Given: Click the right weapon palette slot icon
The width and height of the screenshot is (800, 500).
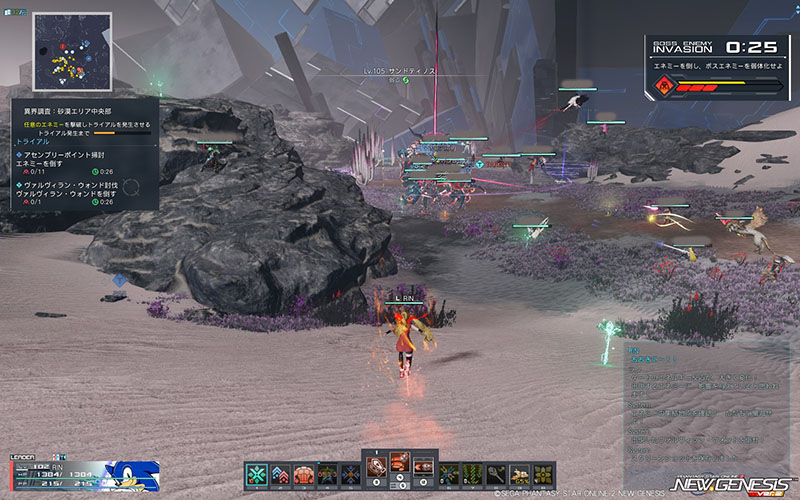Looking at the screenshot, I should 424,466.
